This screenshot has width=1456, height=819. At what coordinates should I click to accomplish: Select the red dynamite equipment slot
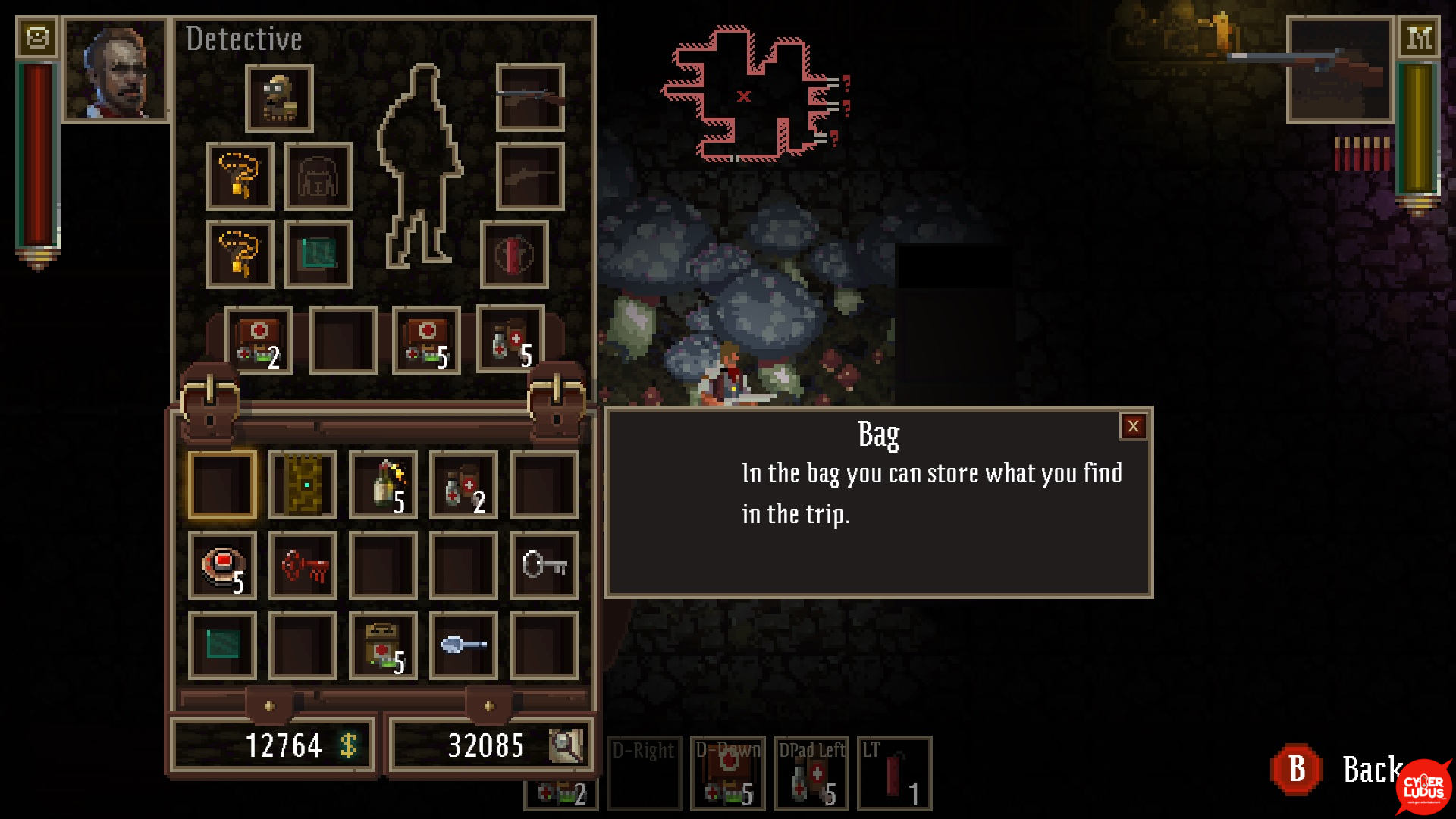[514, 255]
